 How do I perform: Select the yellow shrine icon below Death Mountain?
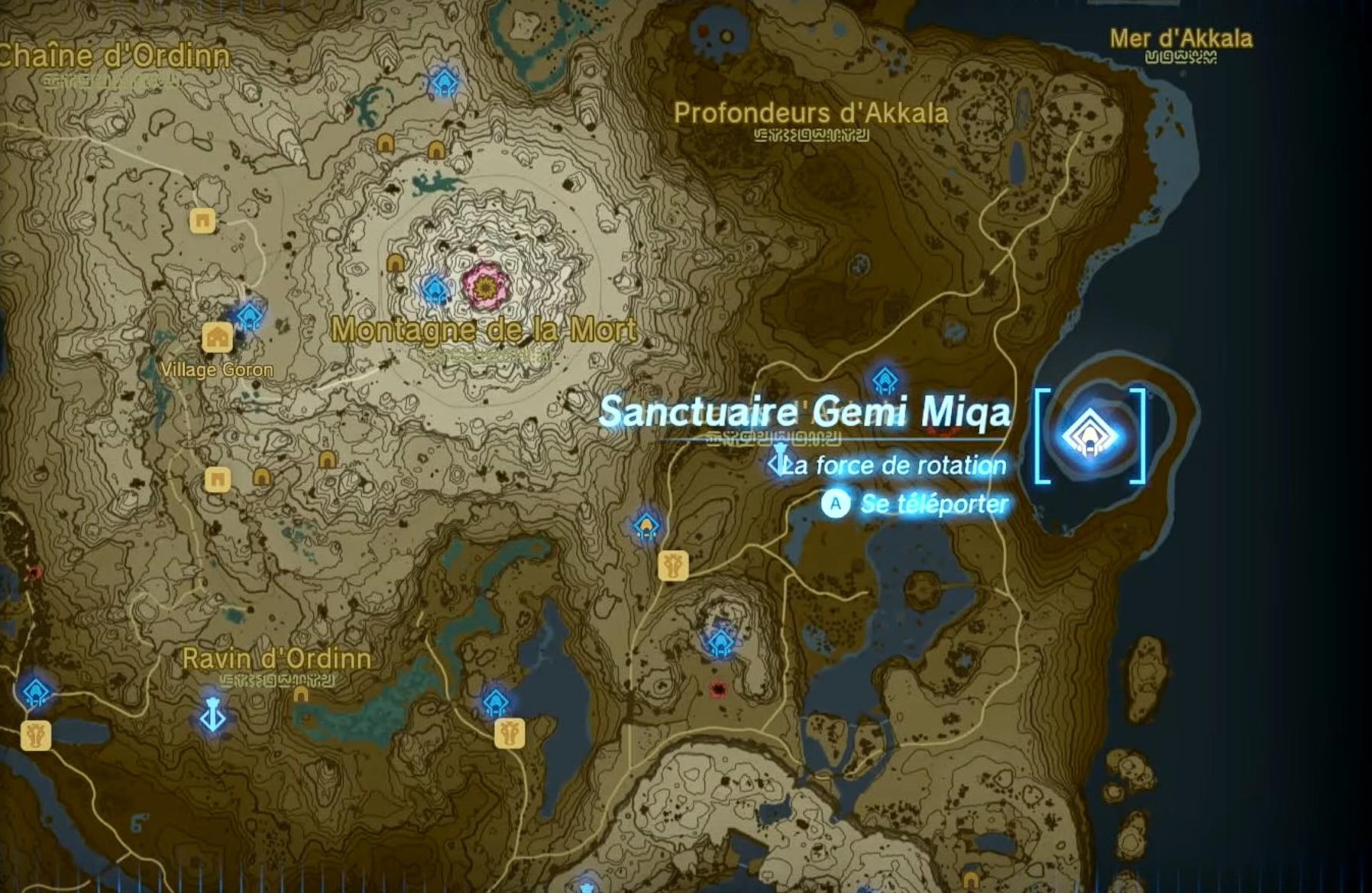coord(647,526)
